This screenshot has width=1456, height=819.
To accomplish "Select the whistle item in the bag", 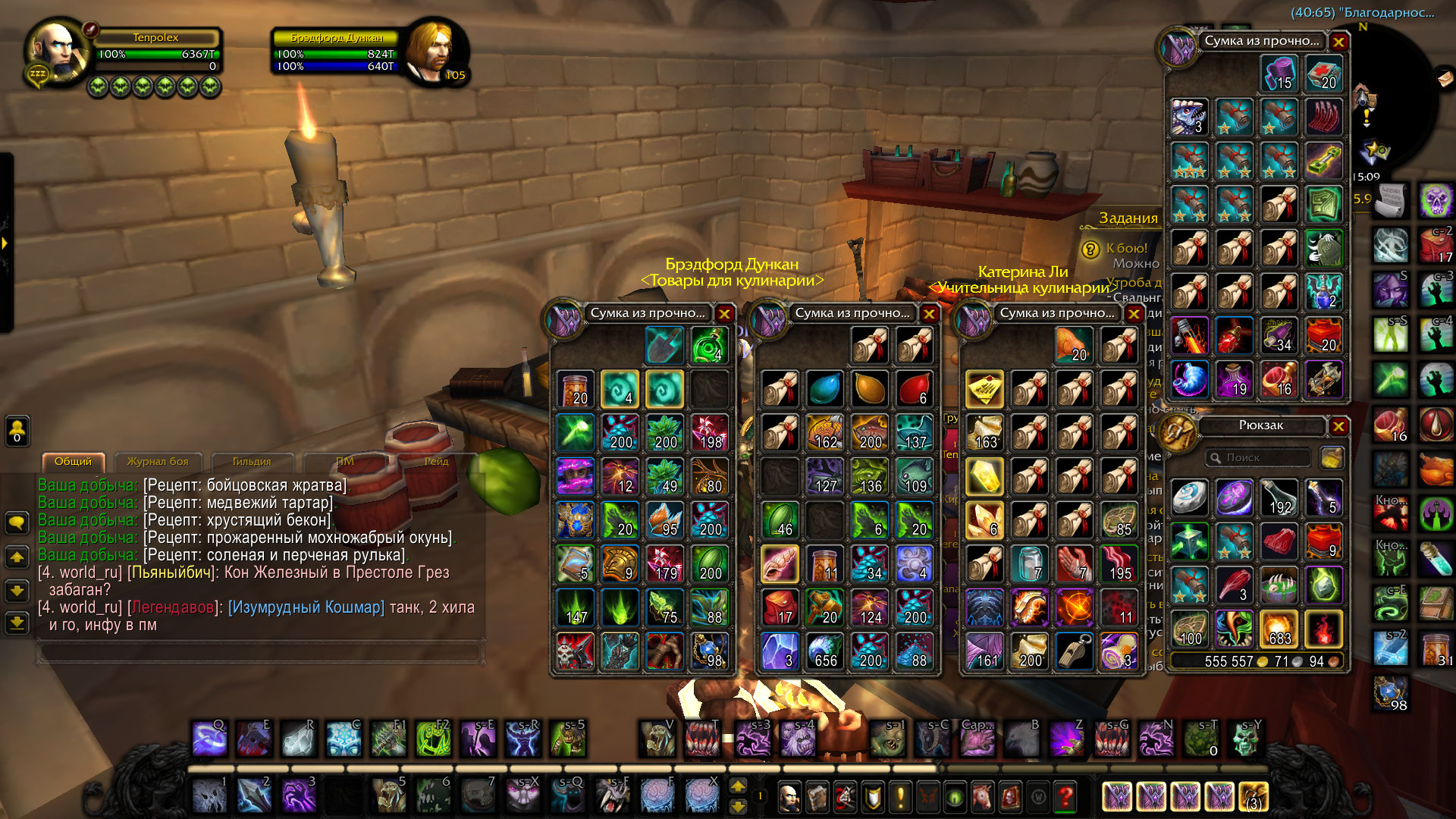I will (x=1075, y=651).
